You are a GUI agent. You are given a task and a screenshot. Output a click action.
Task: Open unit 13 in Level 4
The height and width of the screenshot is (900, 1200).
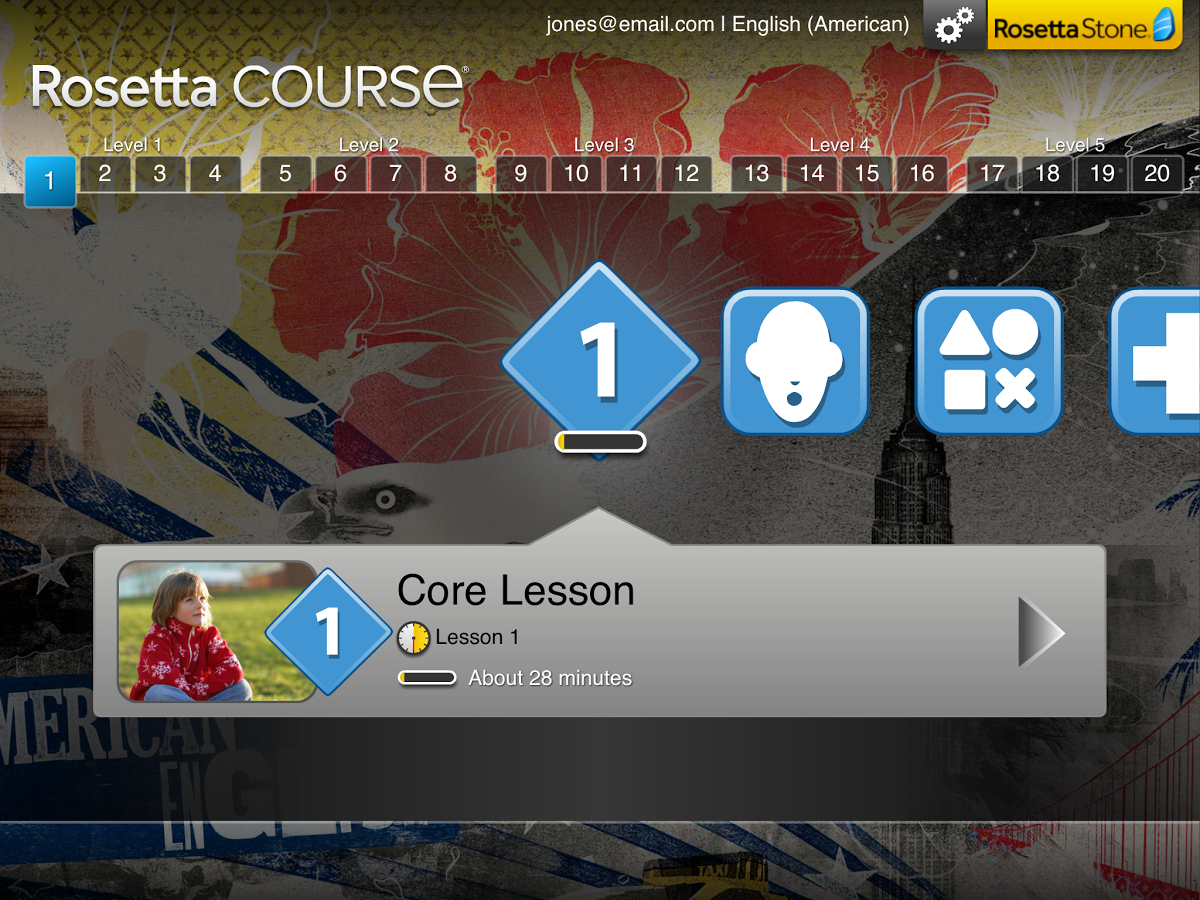tap(757, 174)
